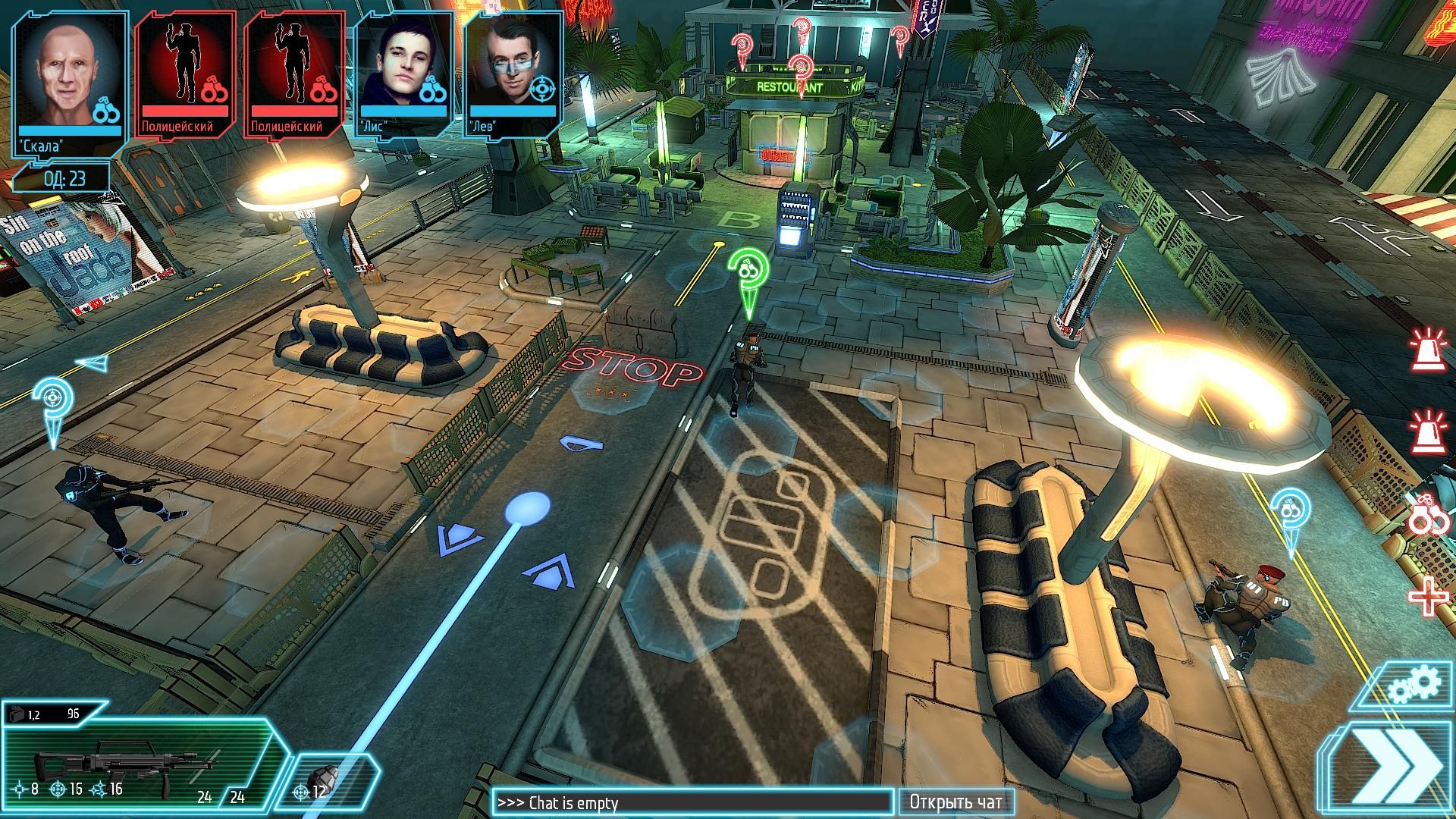Open the gear settings menu
This screenshot has width=1456, height=819.
click(x=1414, y=685)
